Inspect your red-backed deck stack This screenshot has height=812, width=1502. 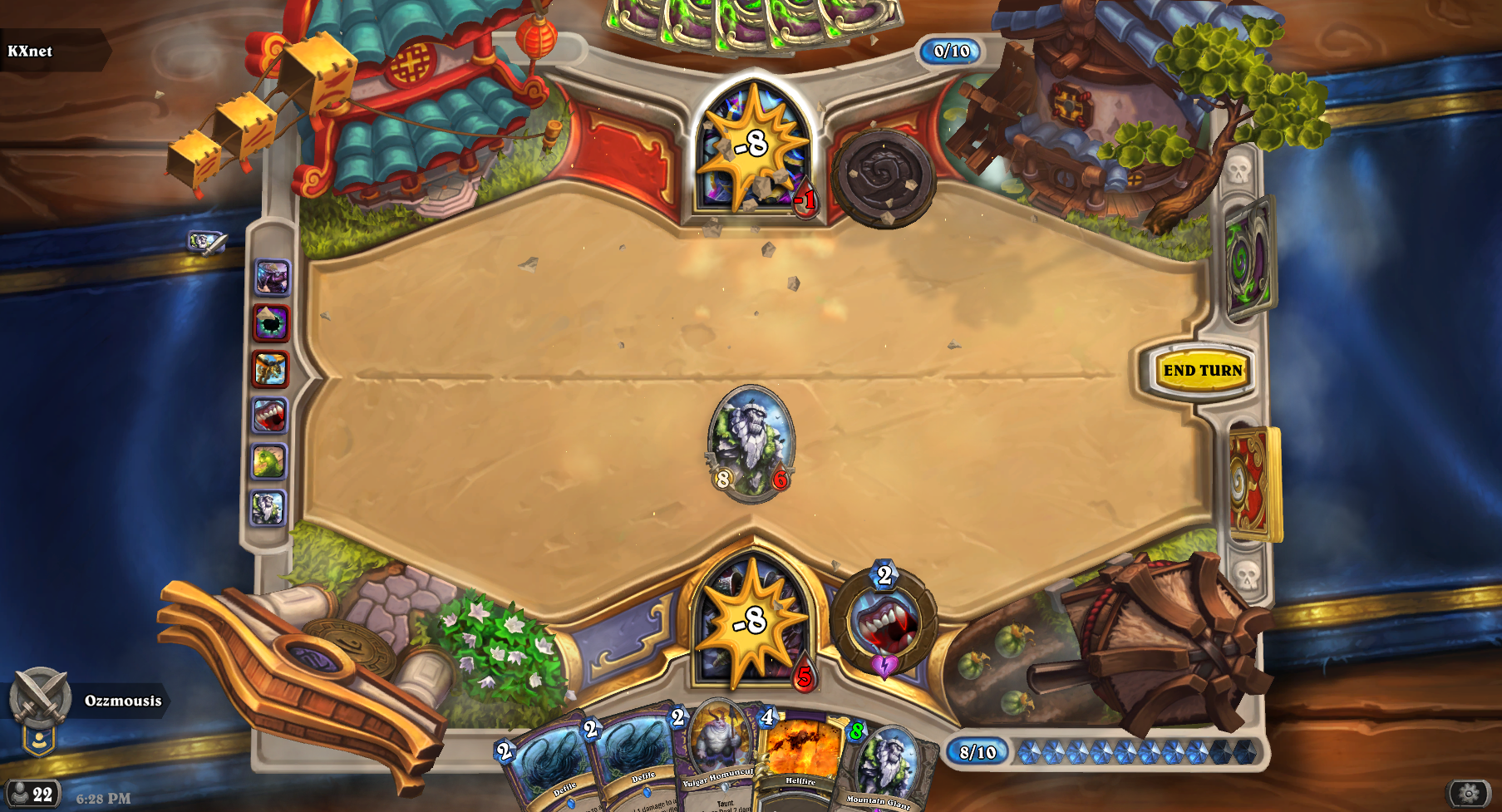(1253, 482)
